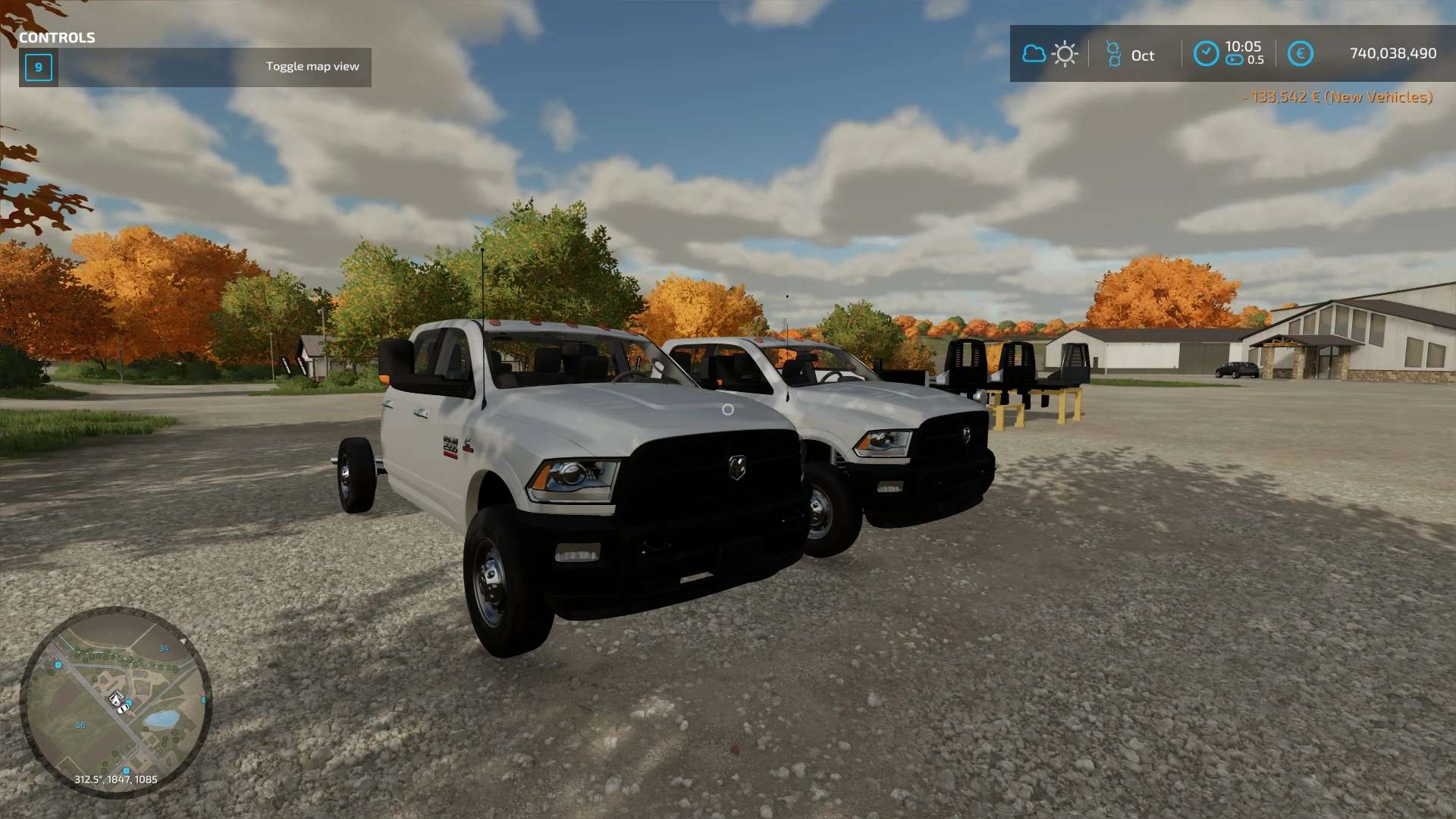The height and width of the screenshot is (819, 1456).
Task: Click the cloud and sun weather icon
Action: click(x=1050, y=54)
